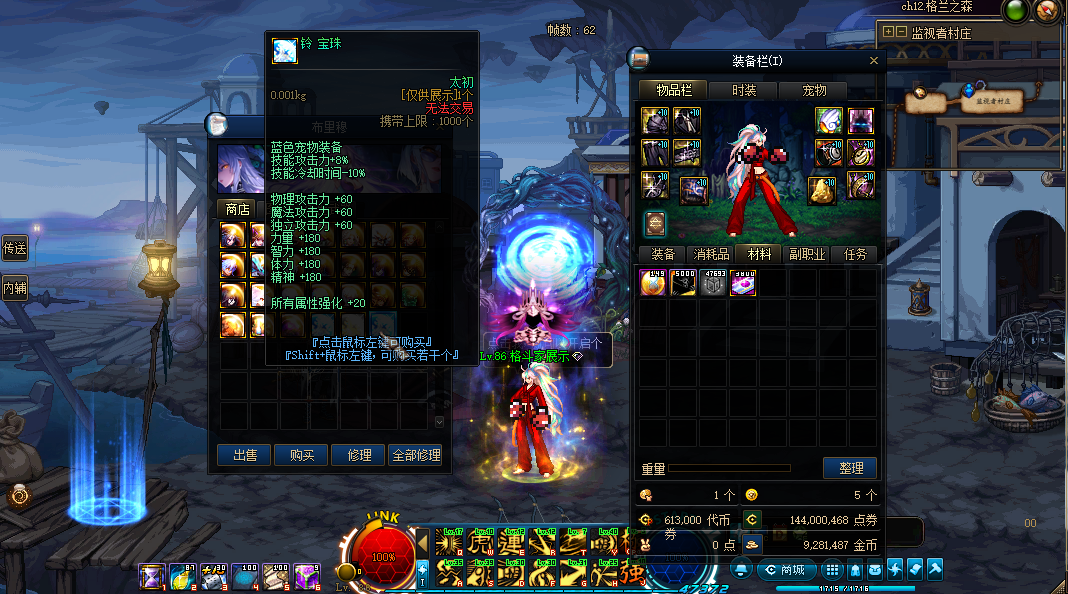Click 全部修理 repair all button

pos(415,455)
